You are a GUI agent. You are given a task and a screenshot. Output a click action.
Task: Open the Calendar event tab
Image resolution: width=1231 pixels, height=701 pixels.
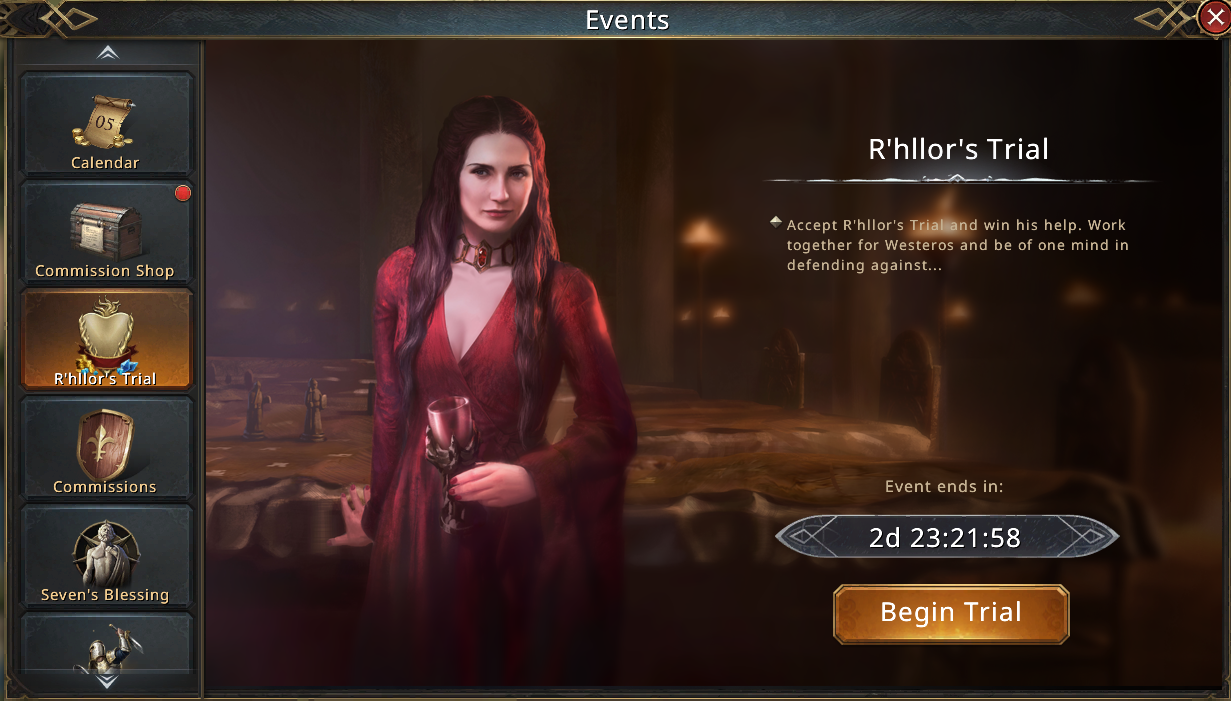(106, 124)
